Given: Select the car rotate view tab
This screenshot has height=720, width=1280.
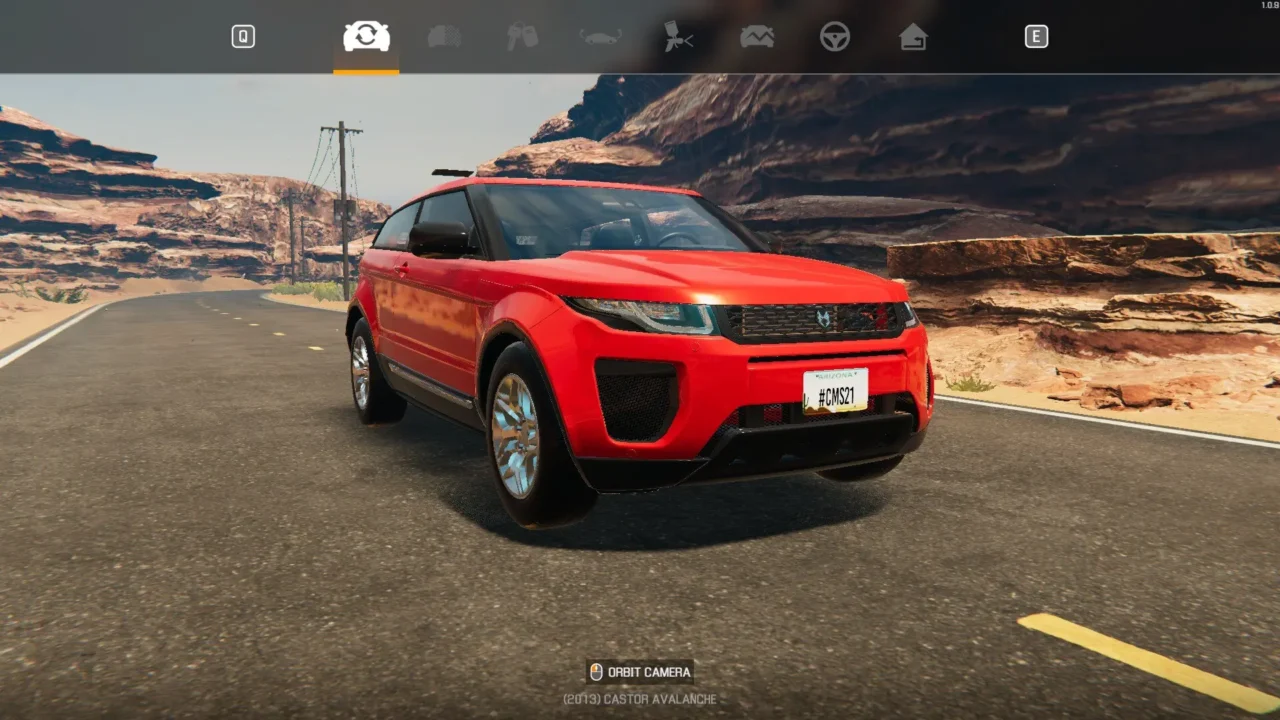Looking at the screenshot, I should pos(366,37).
